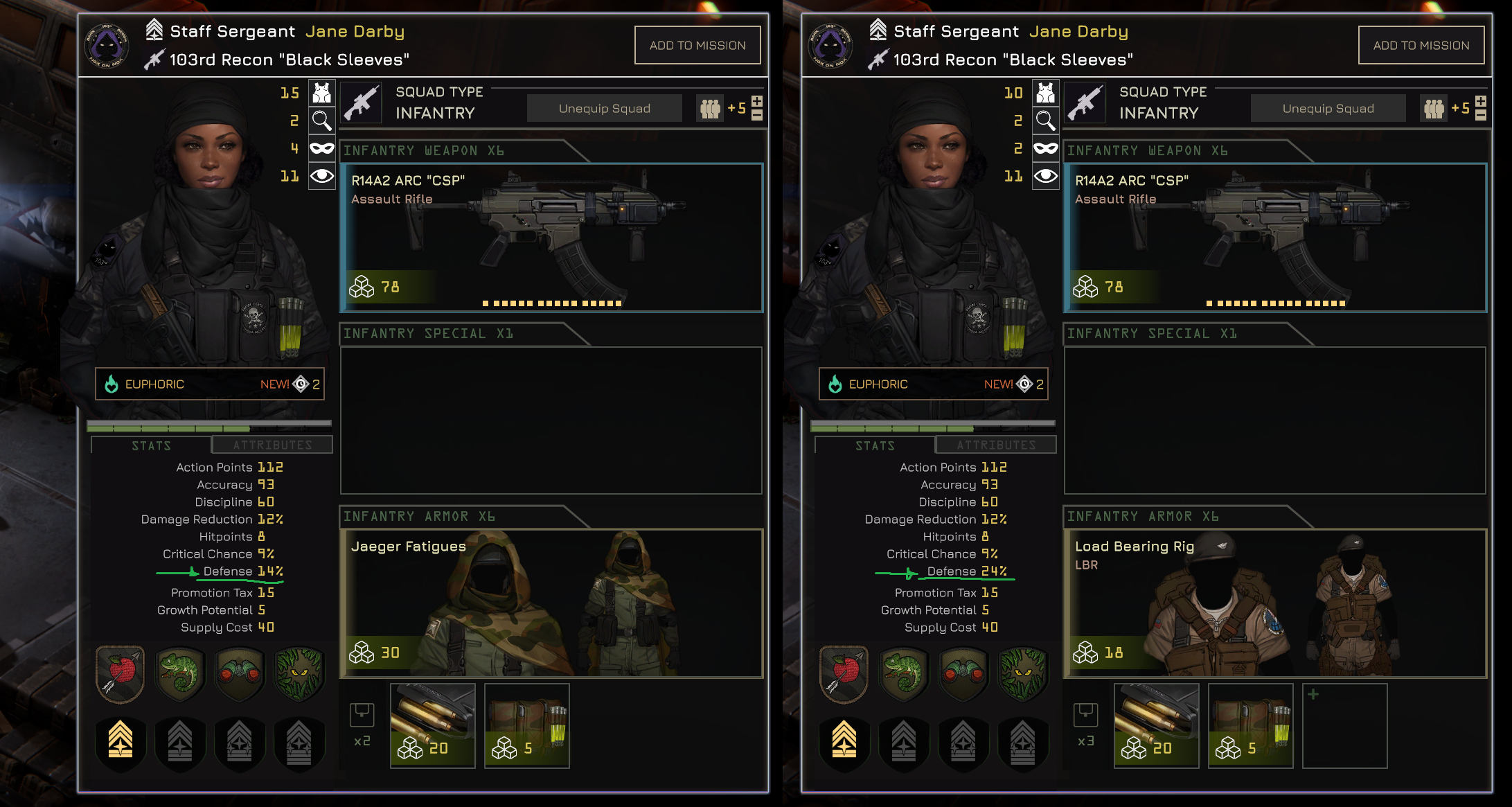
Task: Add to mission in the Jaeger Fatigues panel
Action: (x=697, y=45)
